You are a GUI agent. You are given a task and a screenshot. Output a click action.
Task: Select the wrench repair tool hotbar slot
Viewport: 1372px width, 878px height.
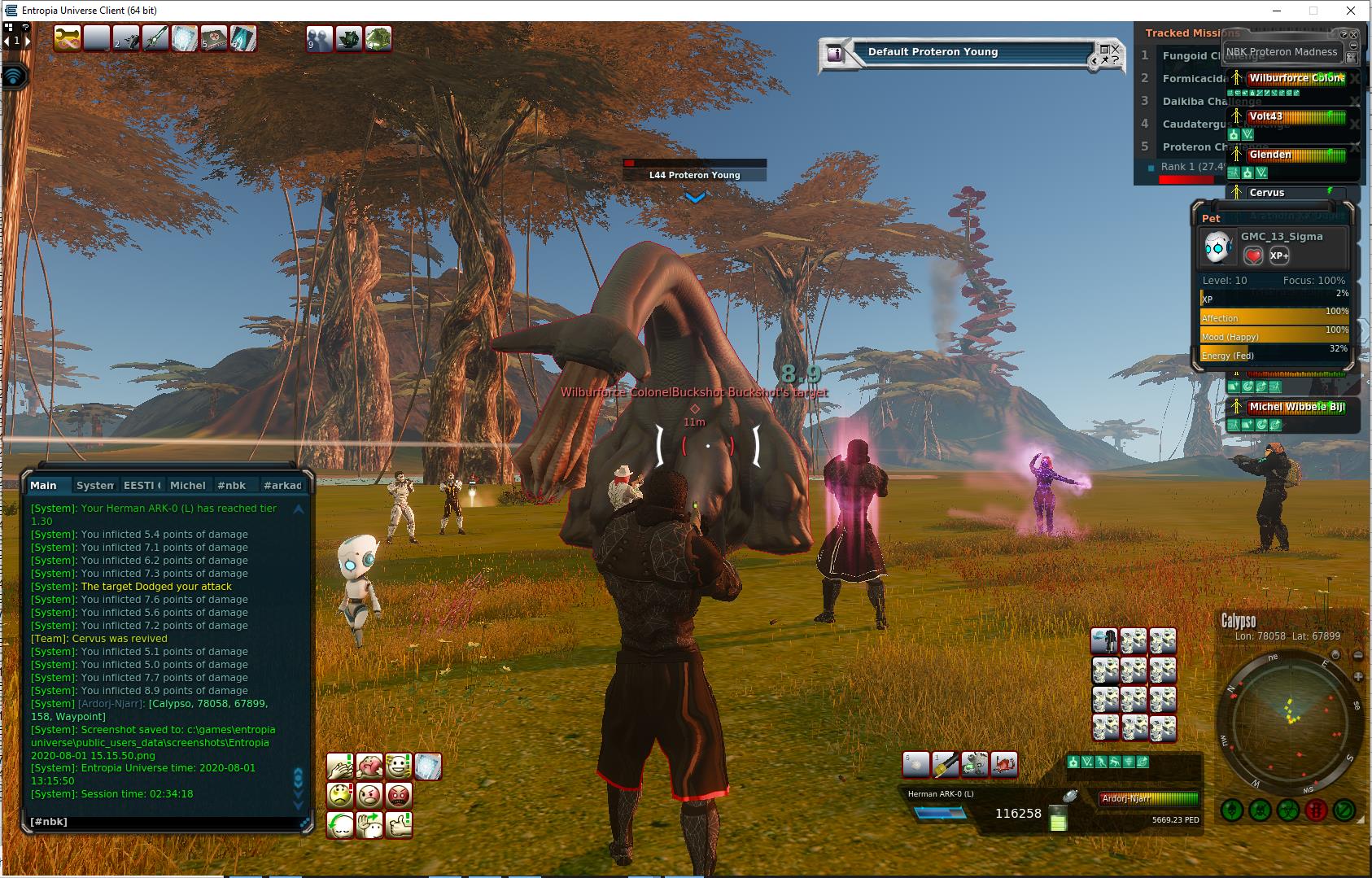[x=68, y=38]
